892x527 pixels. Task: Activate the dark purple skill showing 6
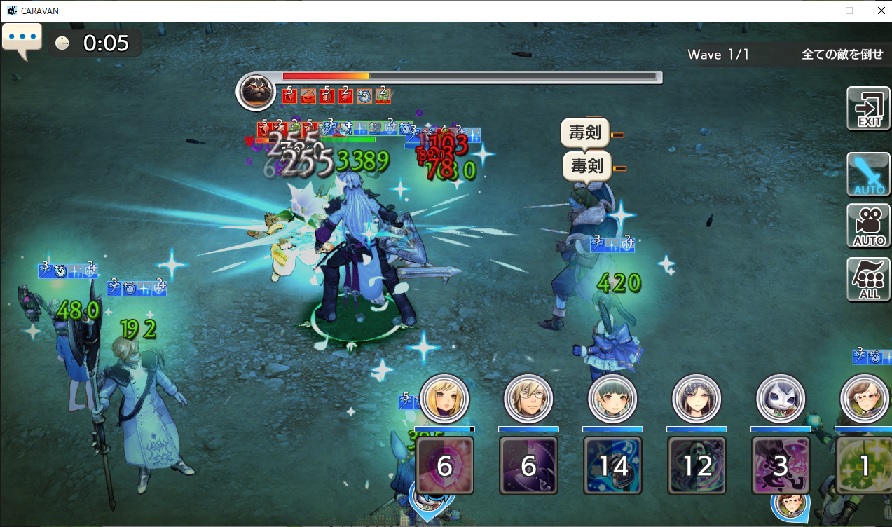tap(528, 465)
